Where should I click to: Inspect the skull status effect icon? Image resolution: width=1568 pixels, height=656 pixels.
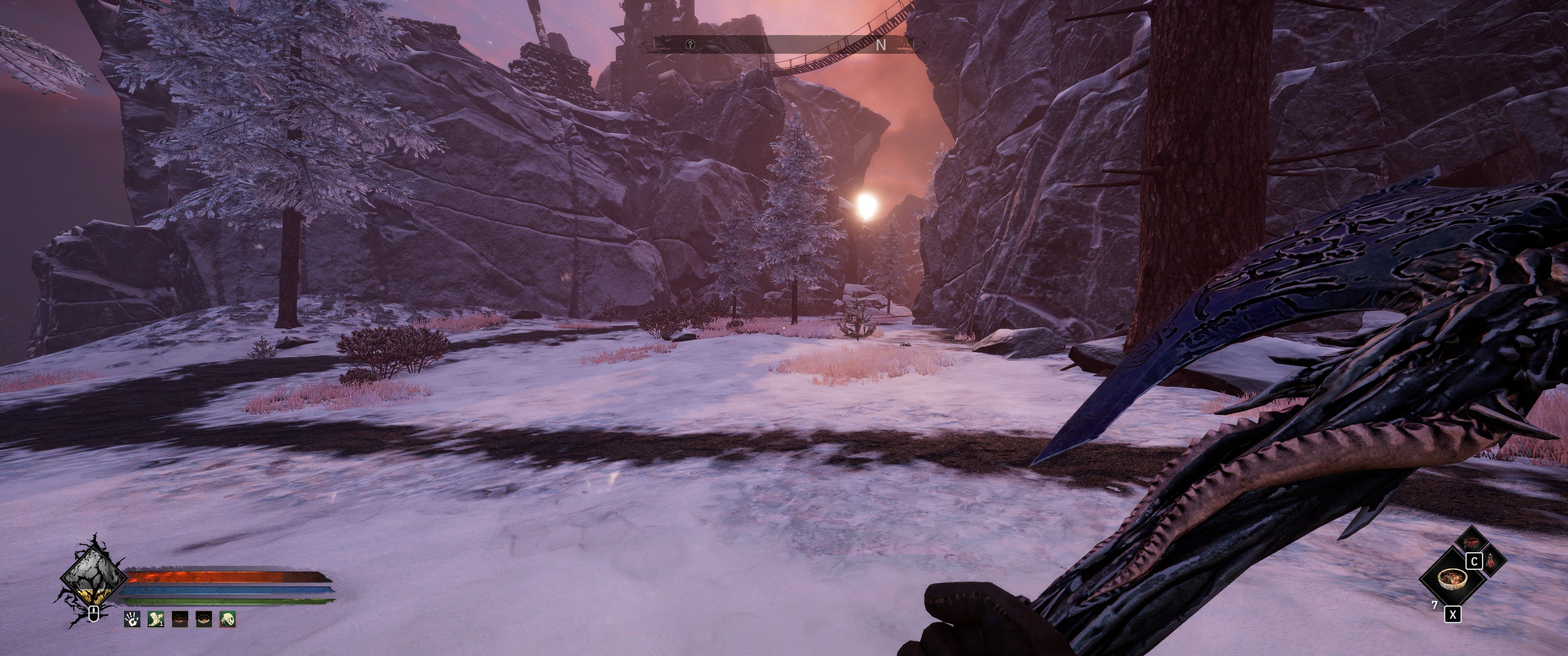pos(227,620)
